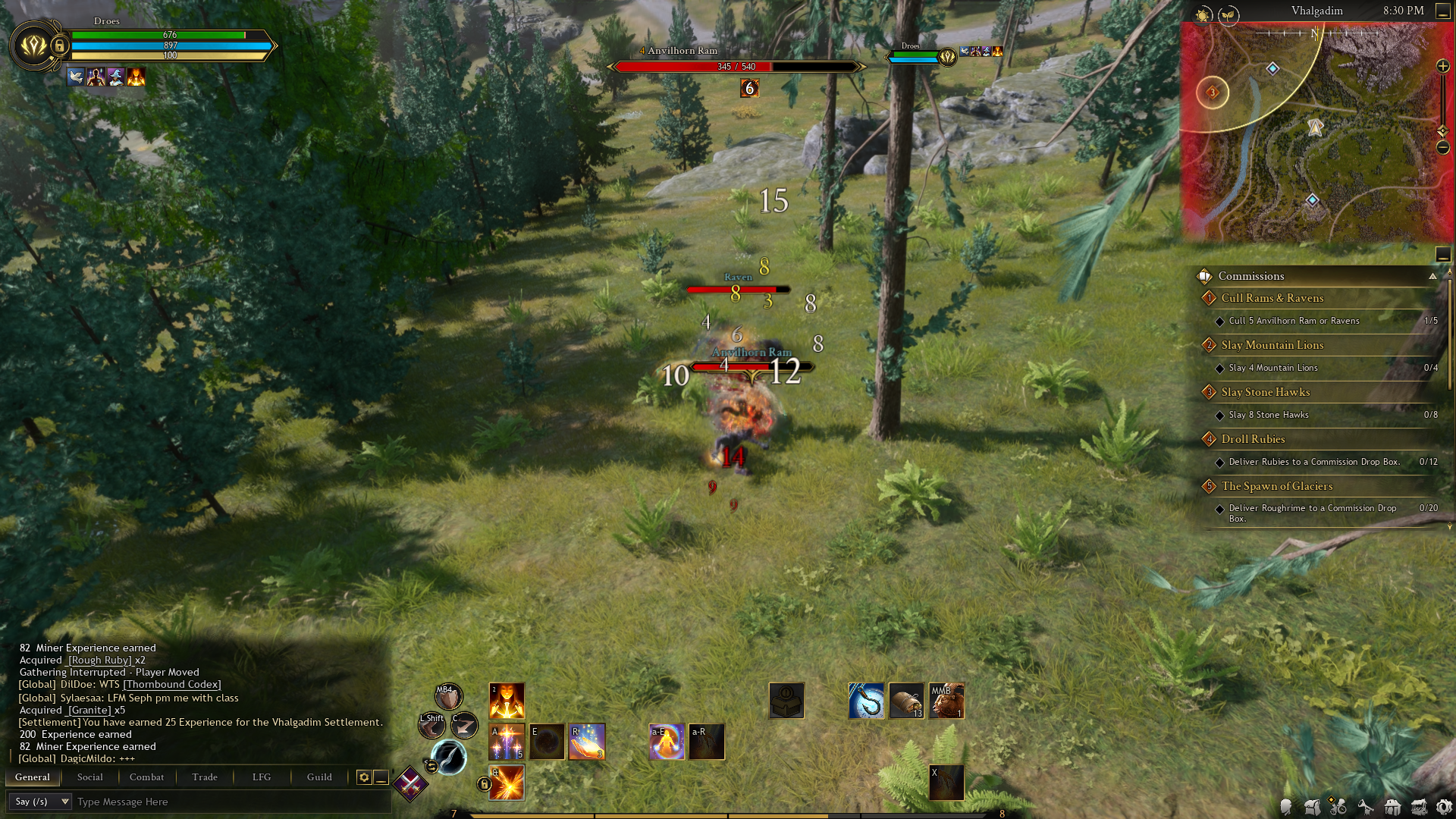Collapse the Commissions tracker arrow
This screenshot has height=819, width=1456.
coord(1432,276)
